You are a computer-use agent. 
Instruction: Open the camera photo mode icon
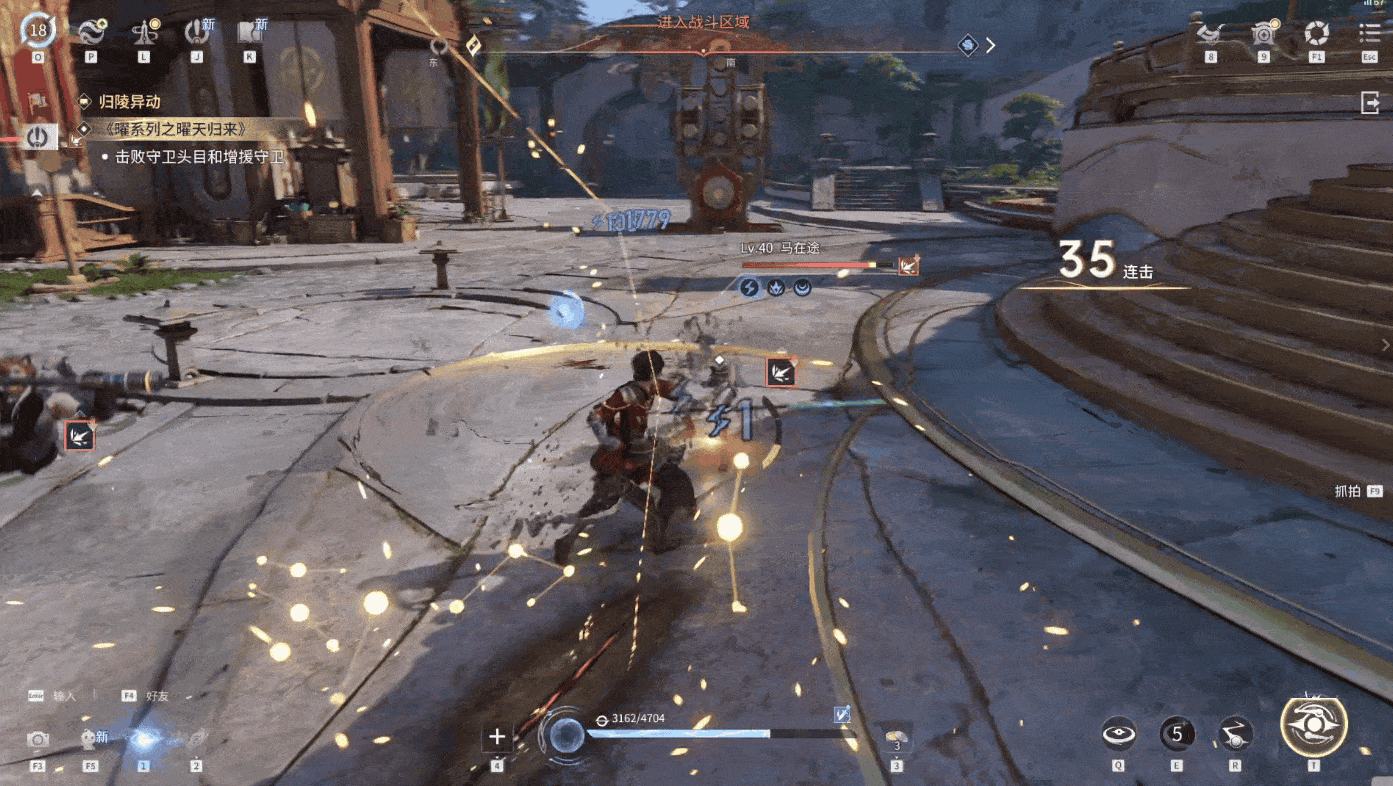(38, 739)
